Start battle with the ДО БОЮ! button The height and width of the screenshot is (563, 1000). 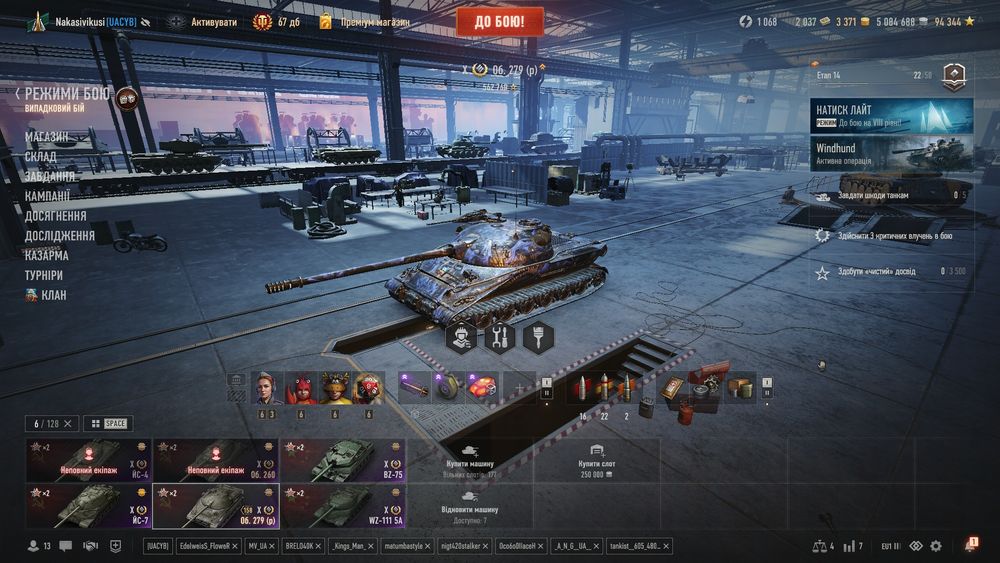[500, 21]
